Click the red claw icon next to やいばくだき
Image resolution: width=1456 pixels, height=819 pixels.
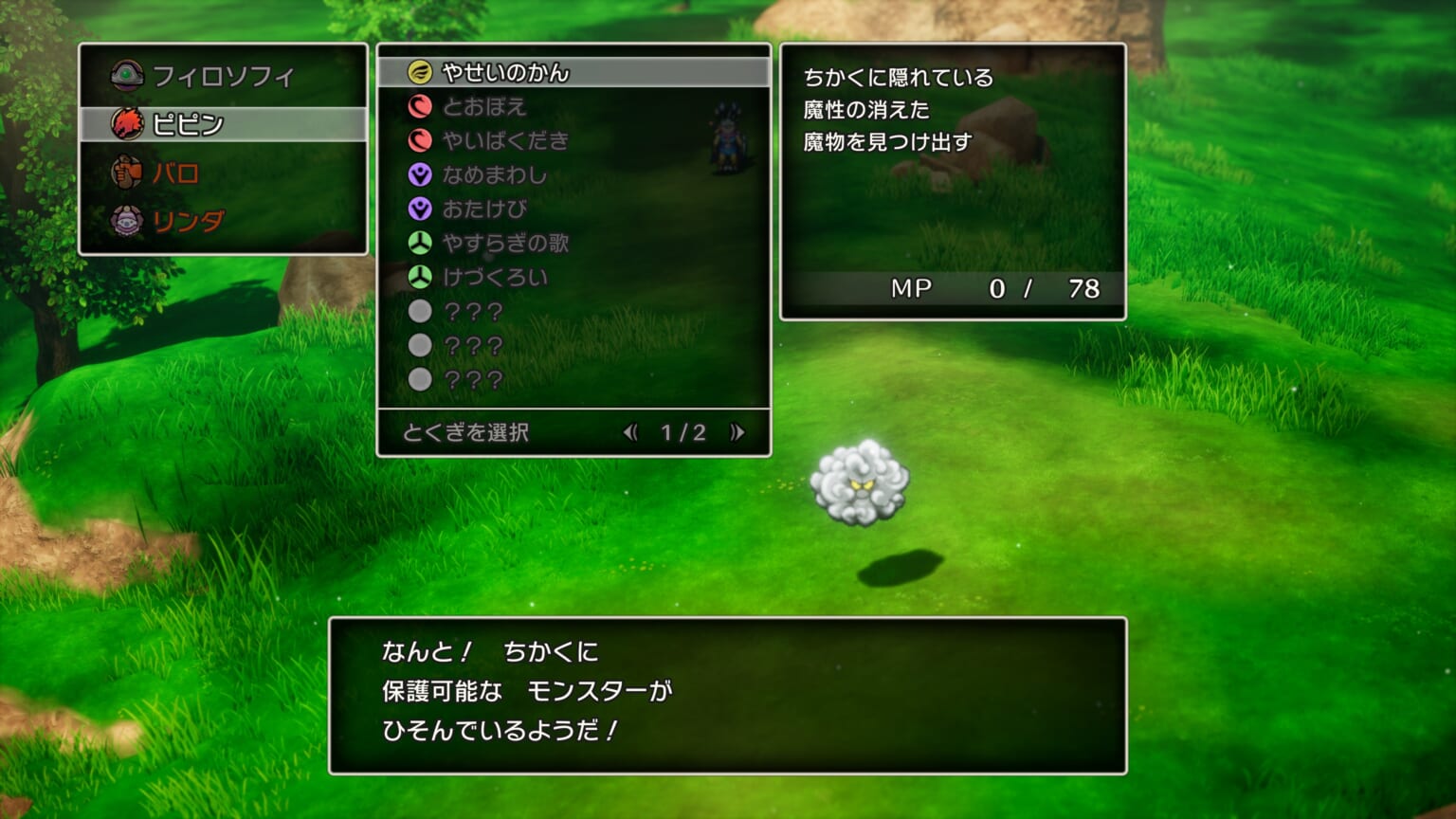pyautogui.click(x=418, y=141)
